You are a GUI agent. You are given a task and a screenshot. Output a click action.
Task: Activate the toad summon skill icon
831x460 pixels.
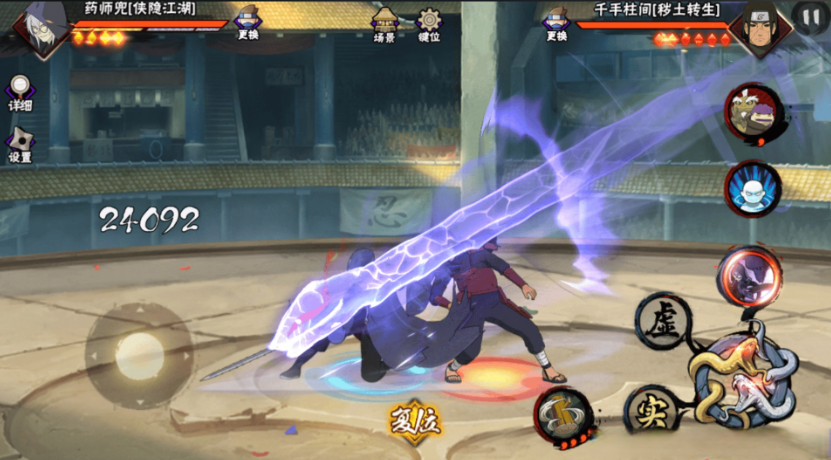point(753,113)
